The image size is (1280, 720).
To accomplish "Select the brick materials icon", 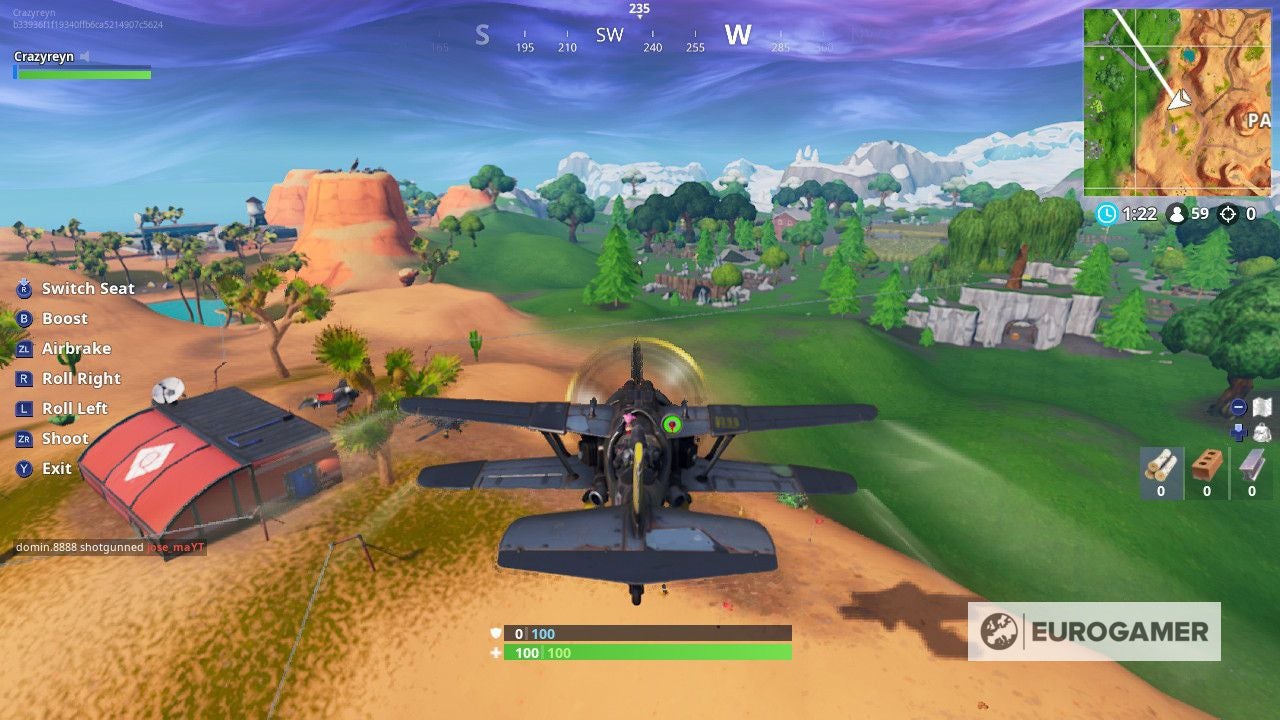I will coord(1206,463).
